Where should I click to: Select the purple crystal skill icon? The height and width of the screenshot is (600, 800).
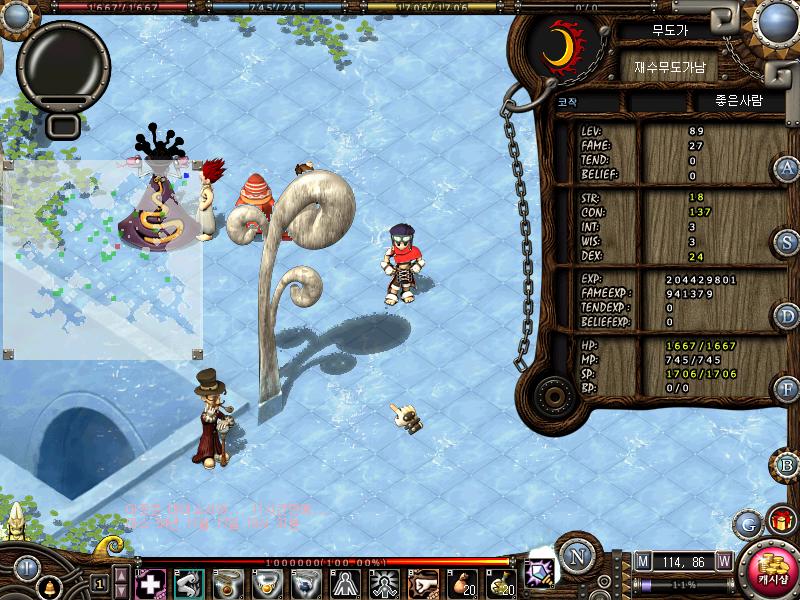[x=540, y=570]
